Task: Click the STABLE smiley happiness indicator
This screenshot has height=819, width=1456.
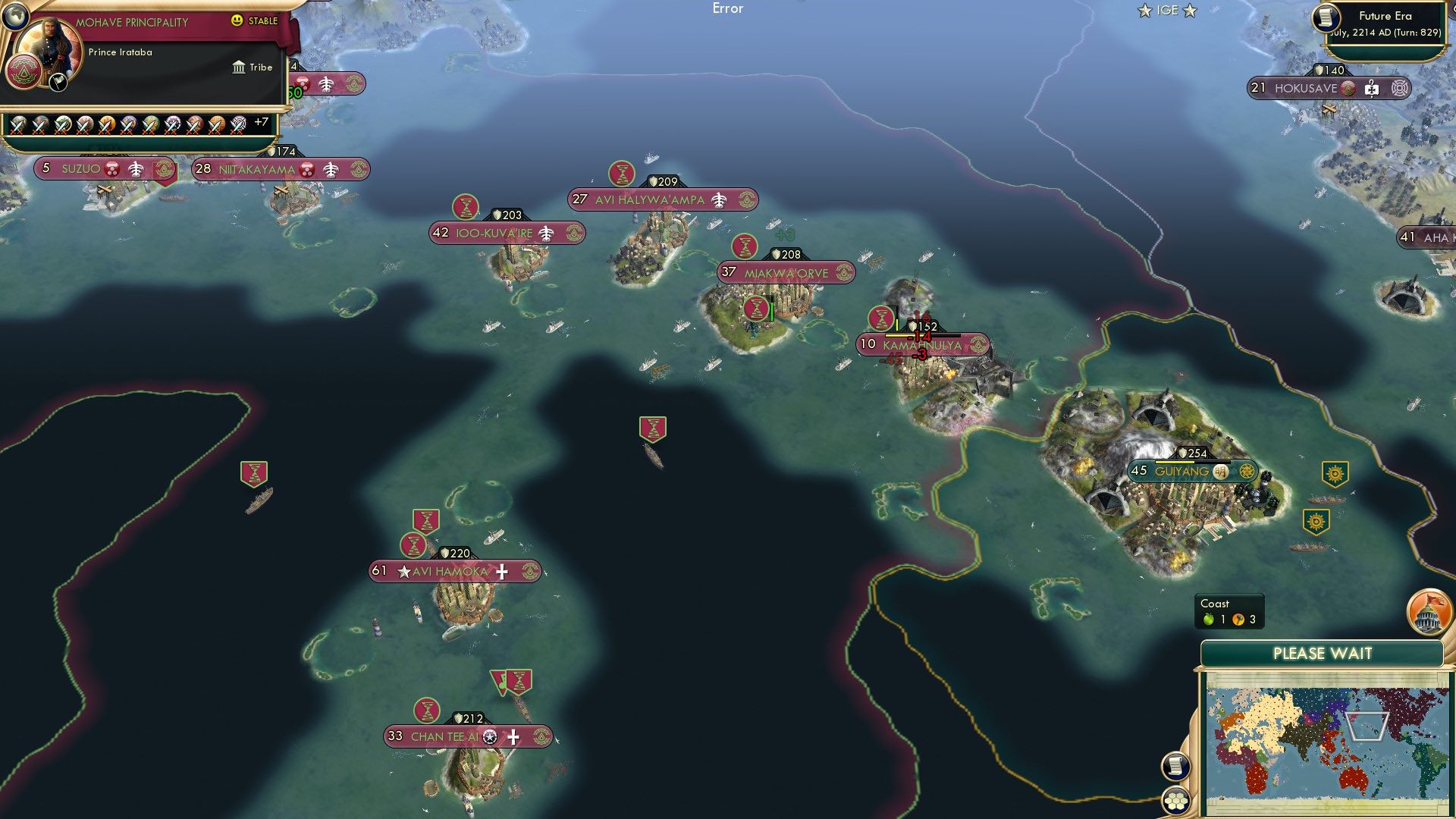Action: (x=237, y=22)
